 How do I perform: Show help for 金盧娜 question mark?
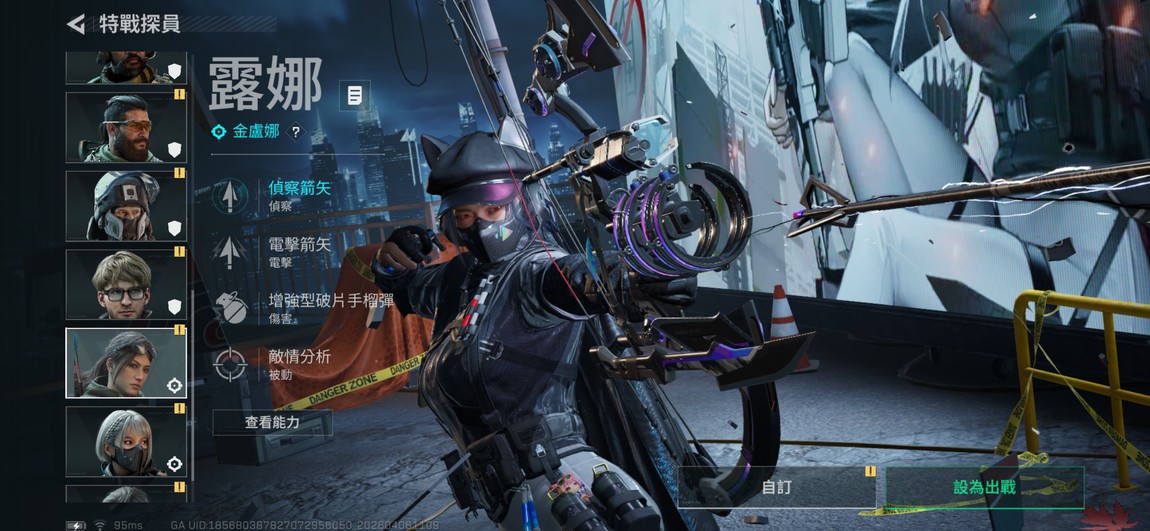pyautogui.click(x=295, y=132)
